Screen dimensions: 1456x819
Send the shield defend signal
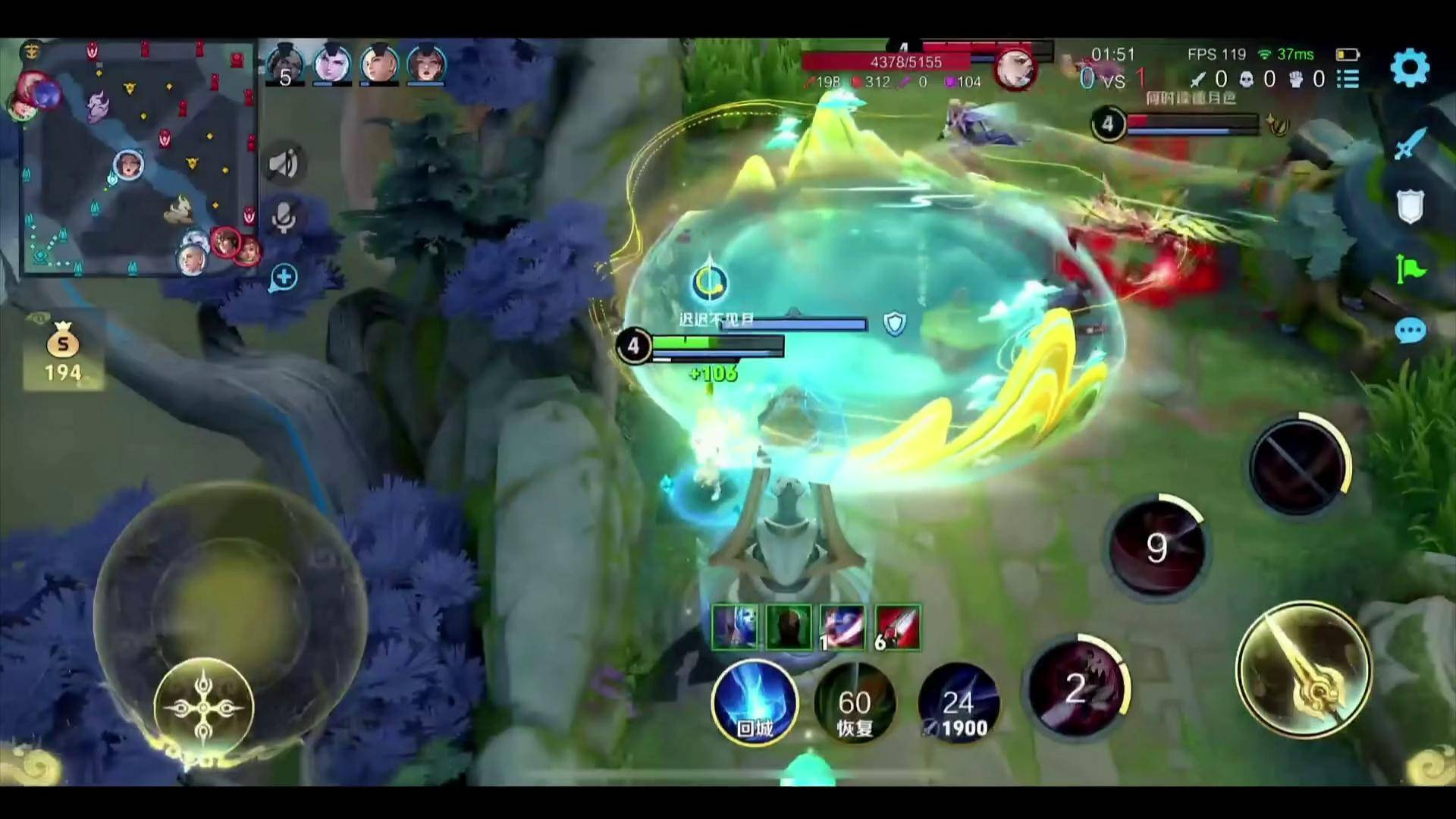pos(1410,206)
